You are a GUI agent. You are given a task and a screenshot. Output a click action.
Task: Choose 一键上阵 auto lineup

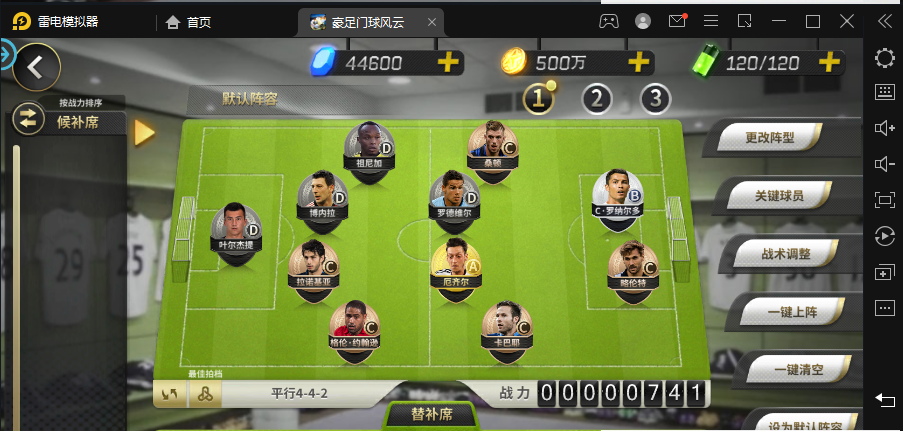coord(792,312)
